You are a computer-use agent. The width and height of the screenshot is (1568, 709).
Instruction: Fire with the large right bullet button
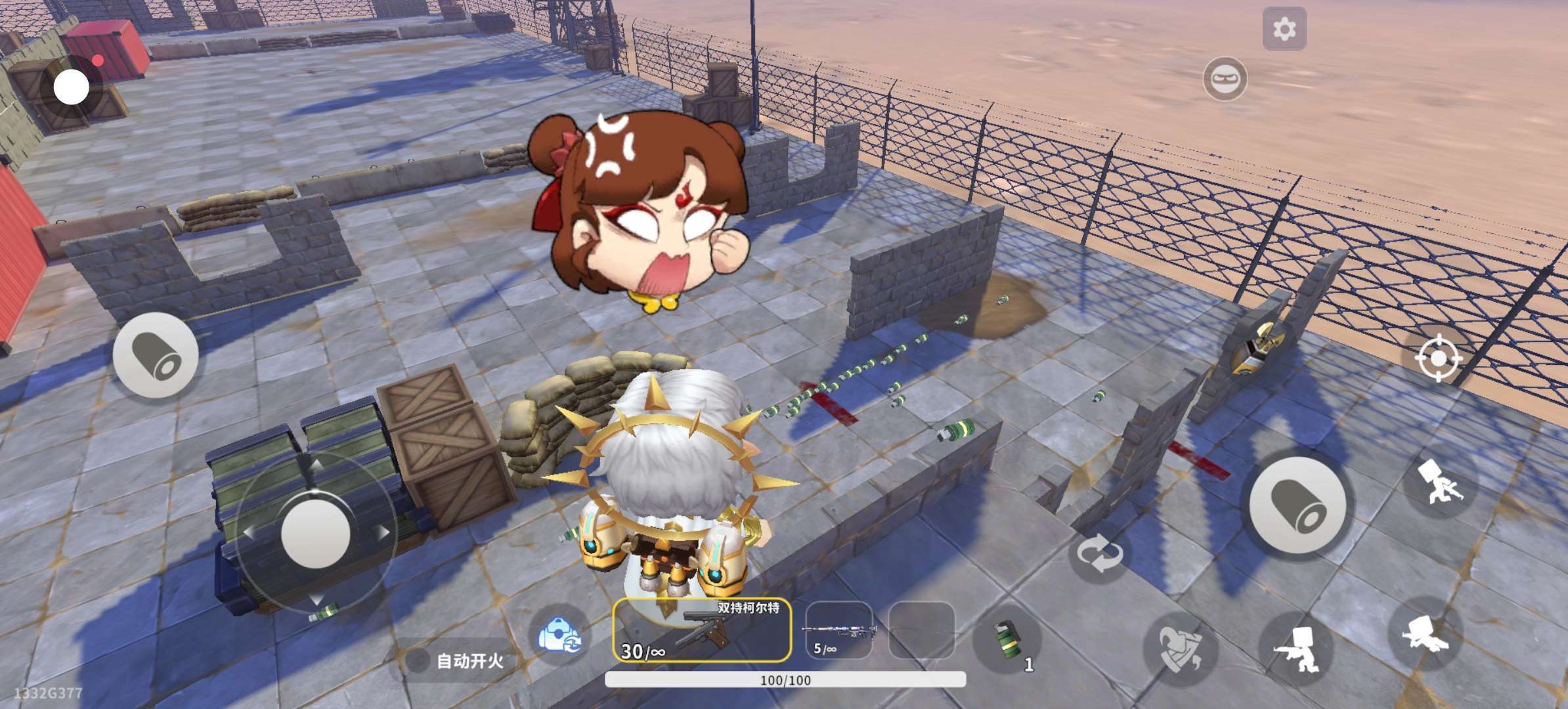[x=1297, y=504]
